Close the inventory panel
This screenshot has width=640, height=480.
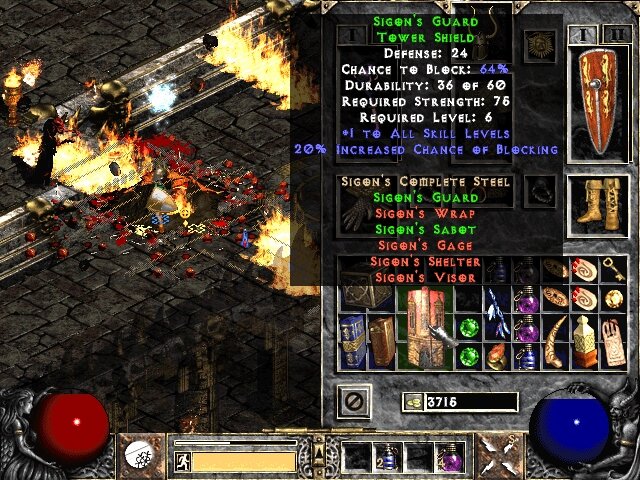pyautogui.click(x=353, y=401)
